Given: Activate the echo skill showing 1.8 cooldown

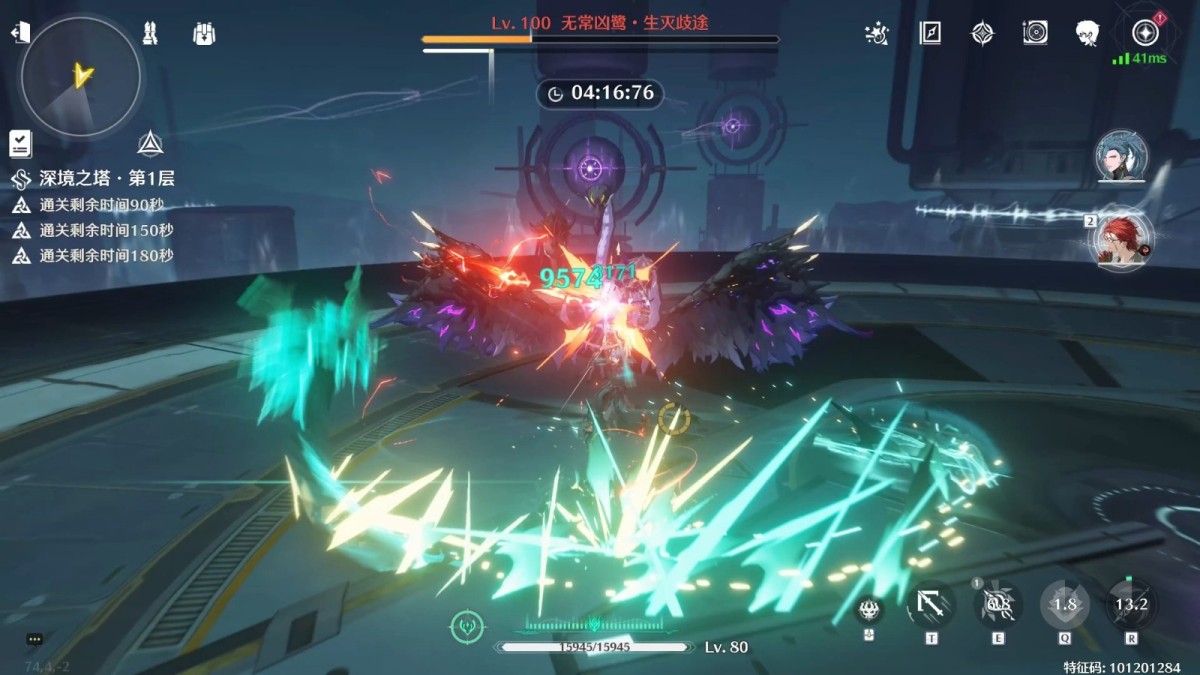Looking at the screenshot, I should 1065,604.
